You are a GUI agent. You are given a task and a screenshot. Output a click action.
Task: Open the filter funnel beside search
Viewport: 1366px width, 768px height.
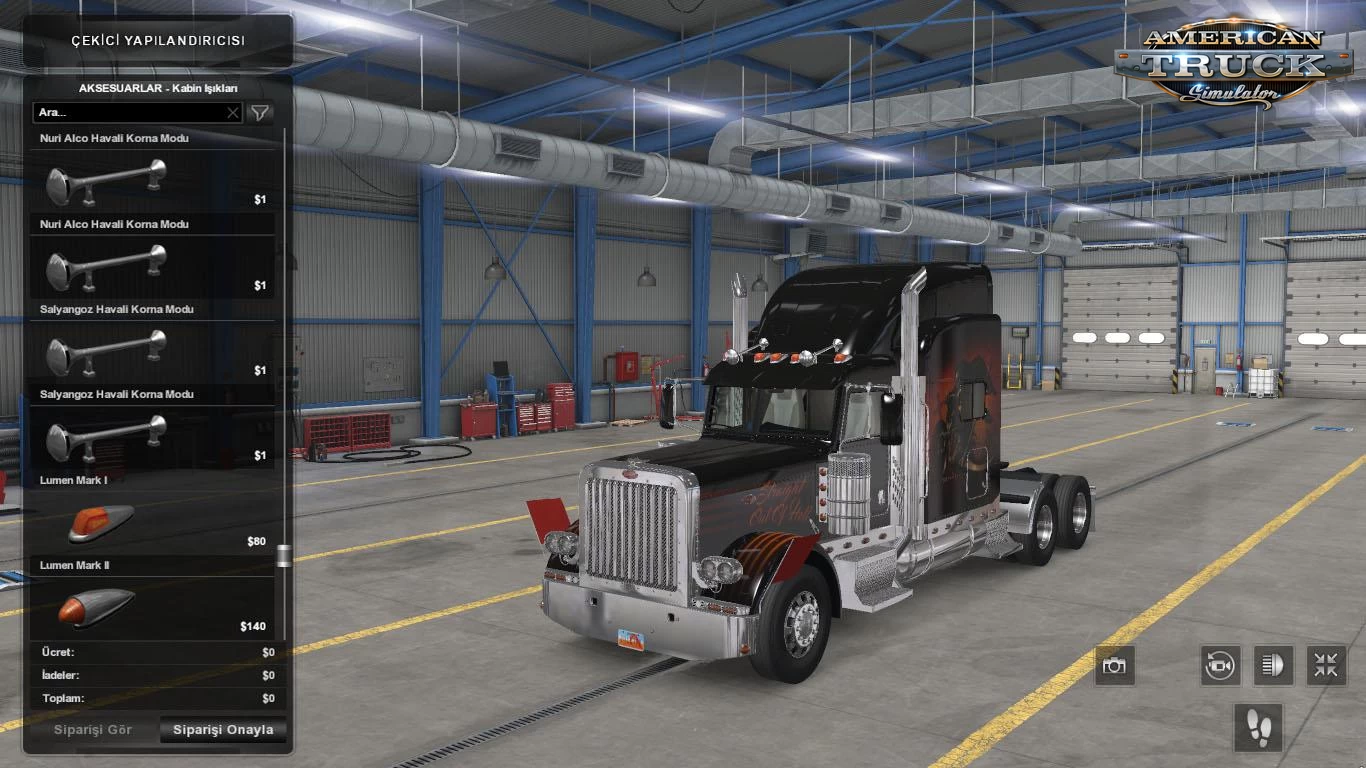click(258, 113)
